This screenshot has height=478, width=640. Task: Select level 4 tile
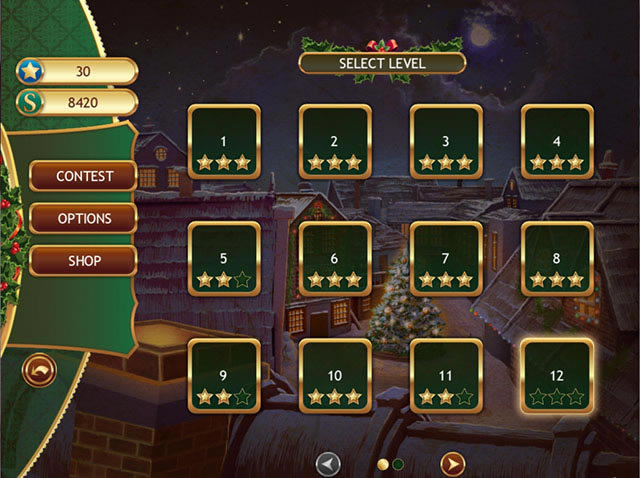tap(557, 141)
